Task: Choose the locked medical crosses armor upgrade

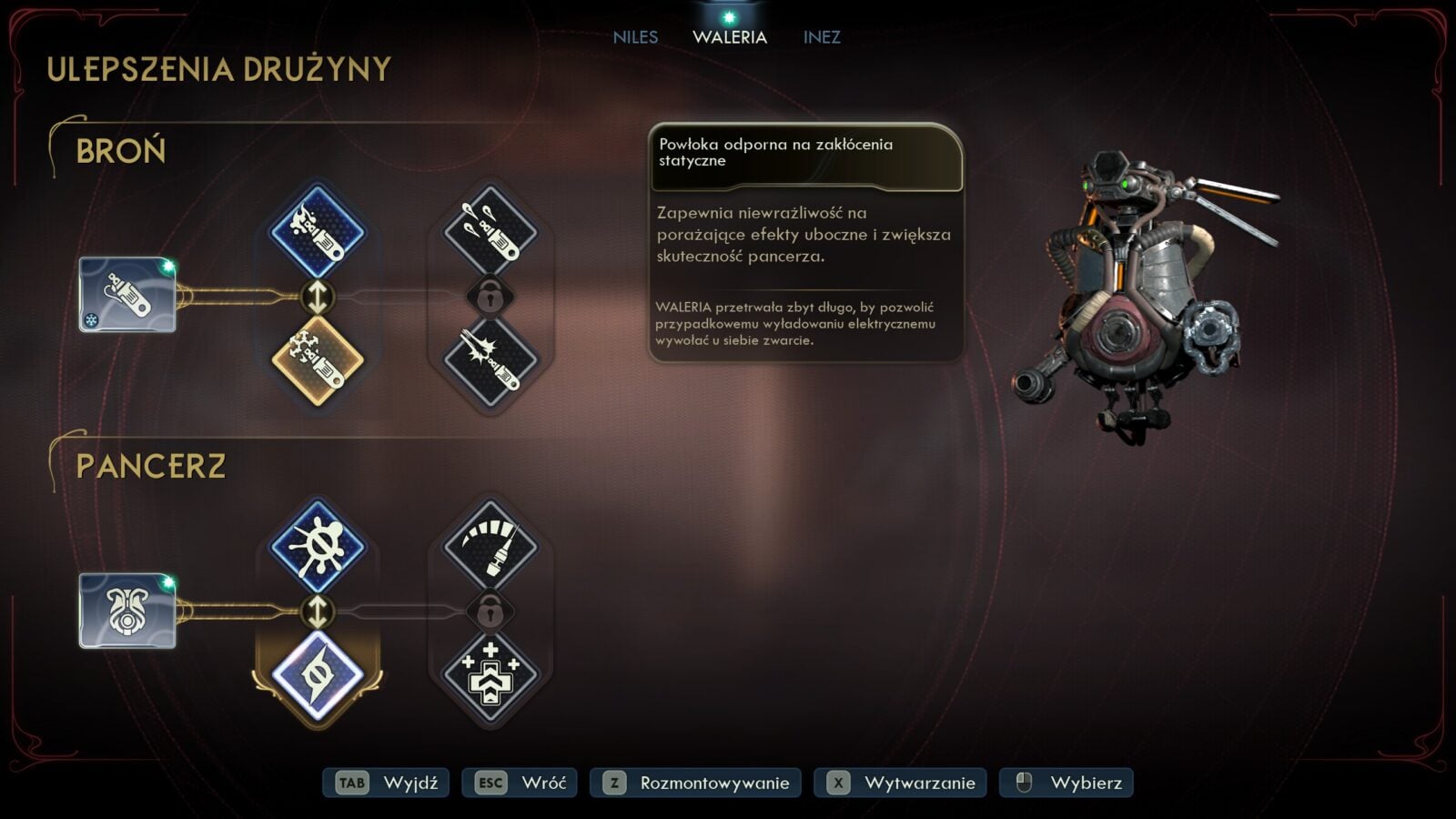Action: pos(490,675)
